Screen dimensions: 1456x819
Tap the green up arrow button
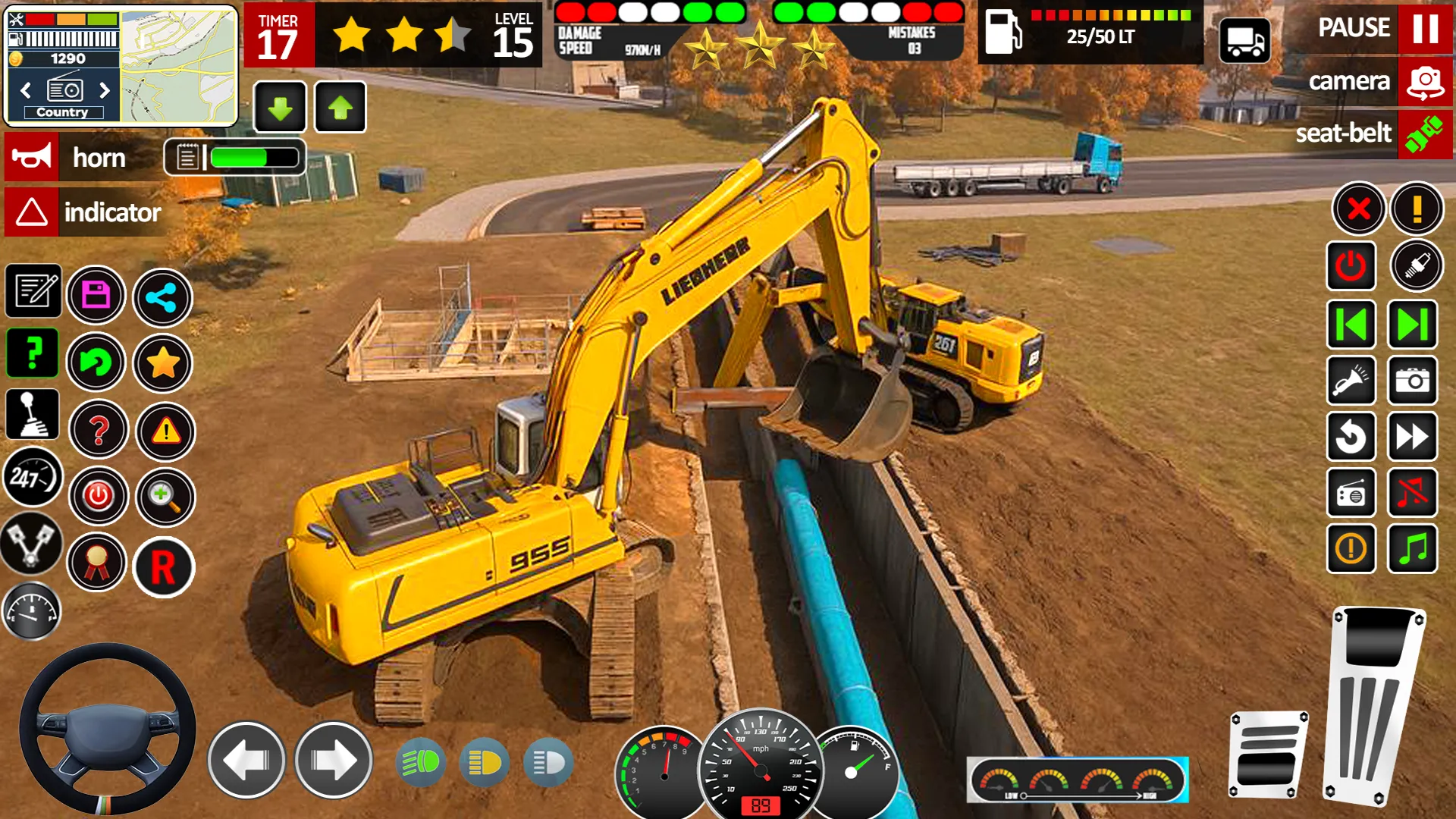coord(340,108)
